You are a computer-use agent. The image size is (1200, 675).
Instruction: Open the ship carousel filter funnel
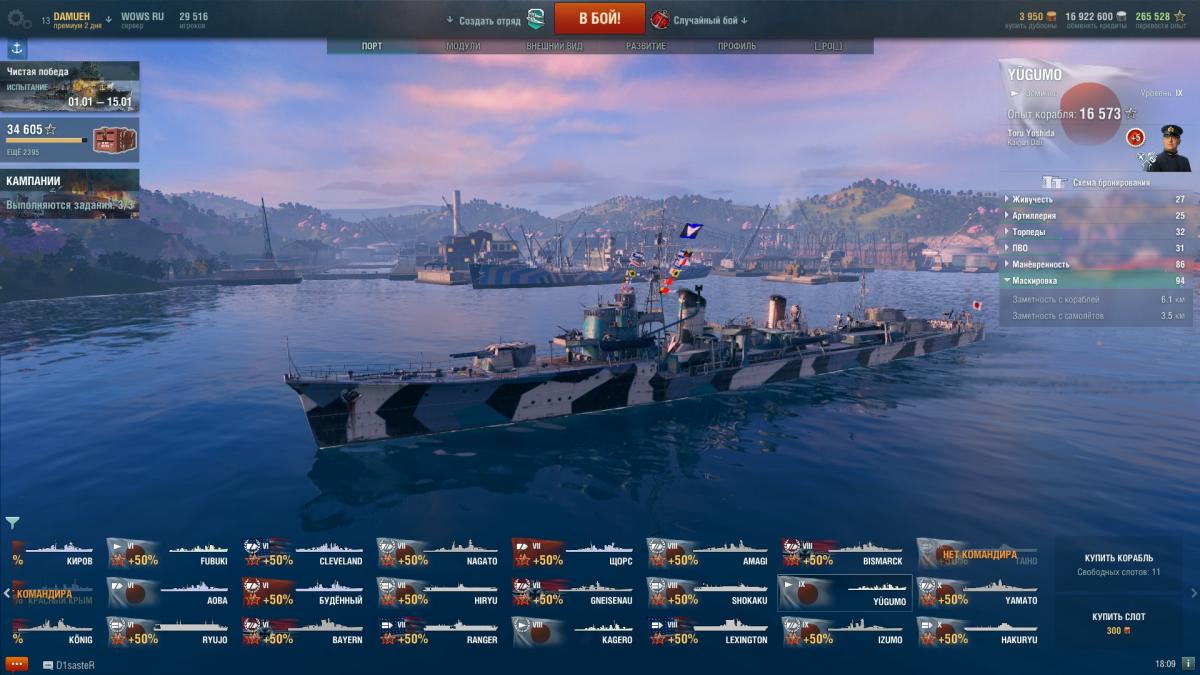coord(12,522)
